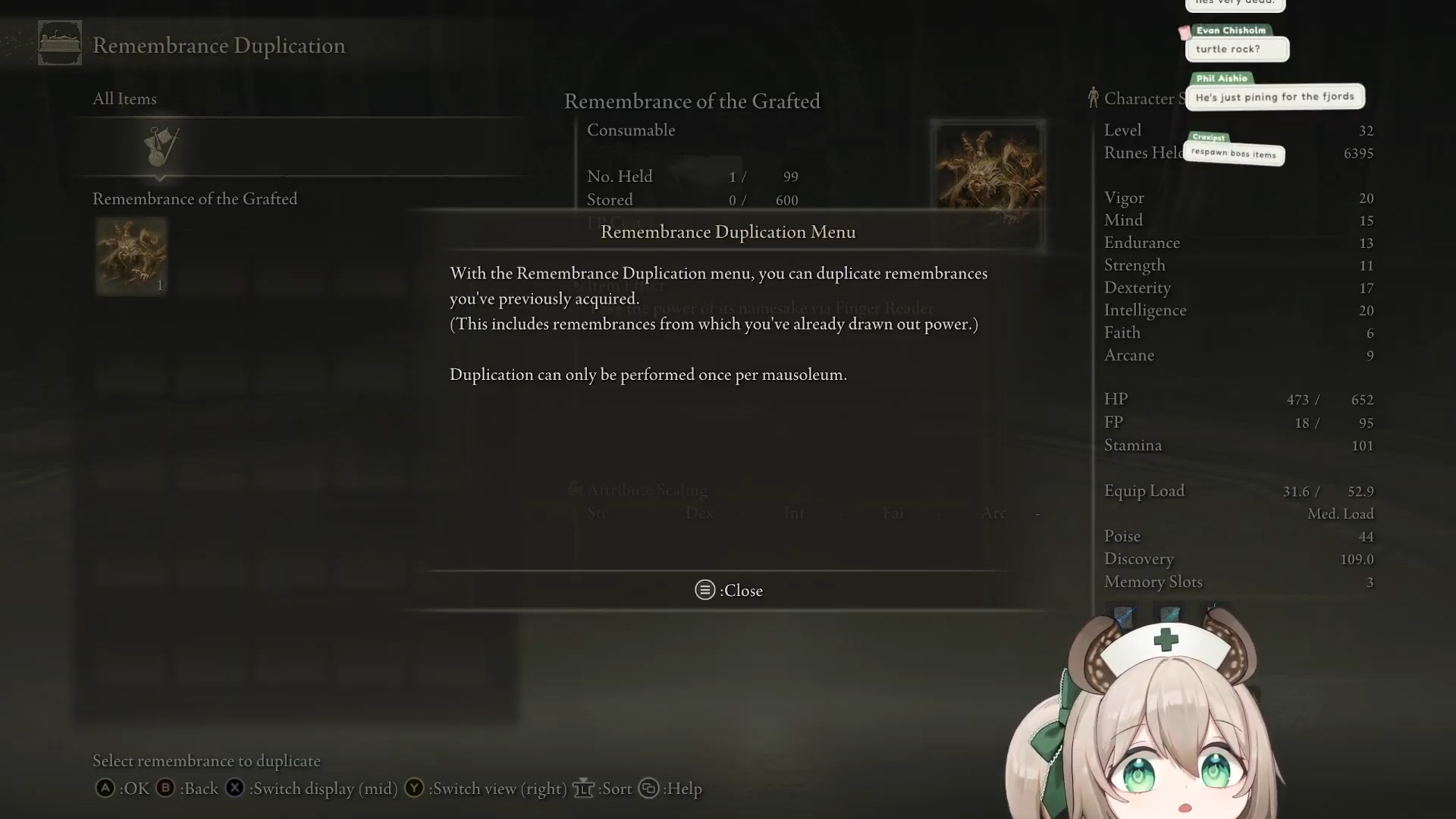1456x819 pixels.
Task: Select the Remembrance of the Grafted slot
Action: coord(131,256)
